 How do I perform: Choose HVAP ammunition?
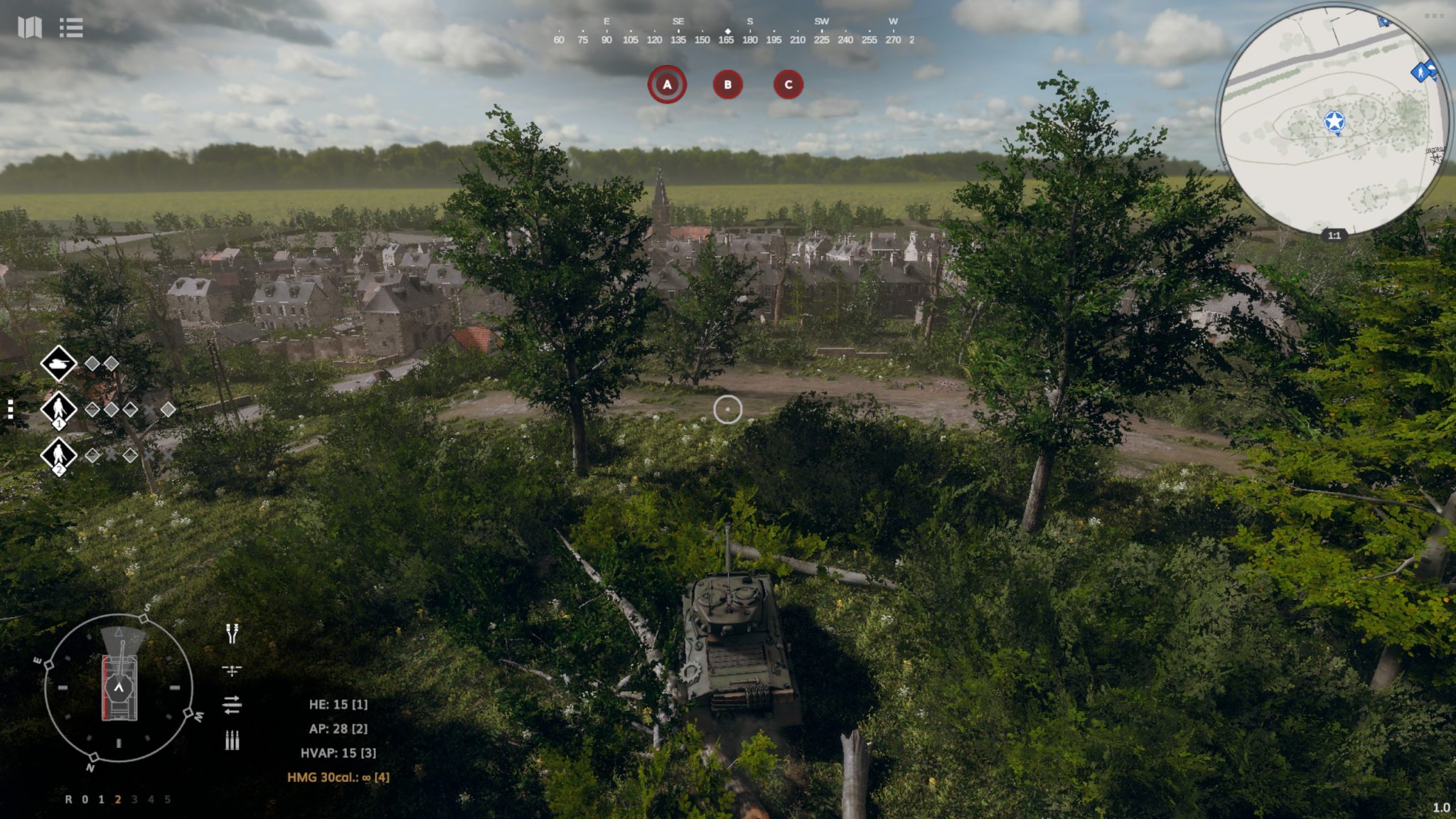click(338, 753)
